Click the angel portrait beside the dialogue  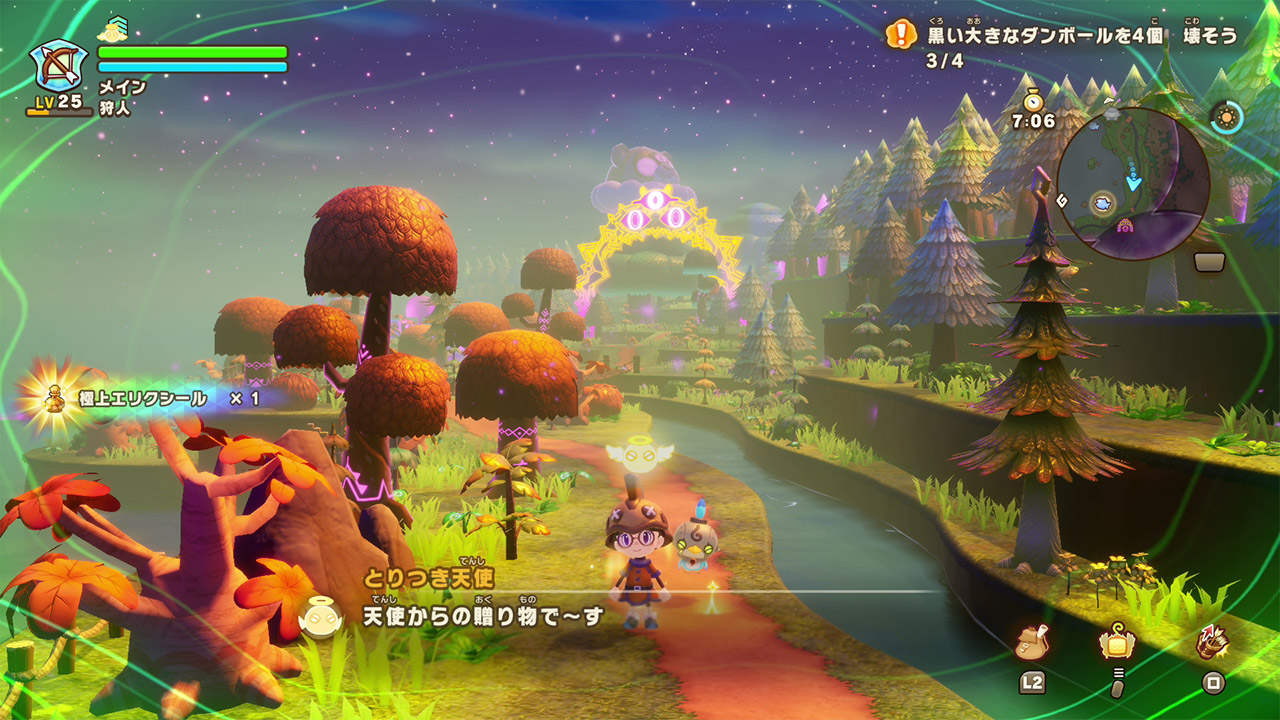point(320,617)
